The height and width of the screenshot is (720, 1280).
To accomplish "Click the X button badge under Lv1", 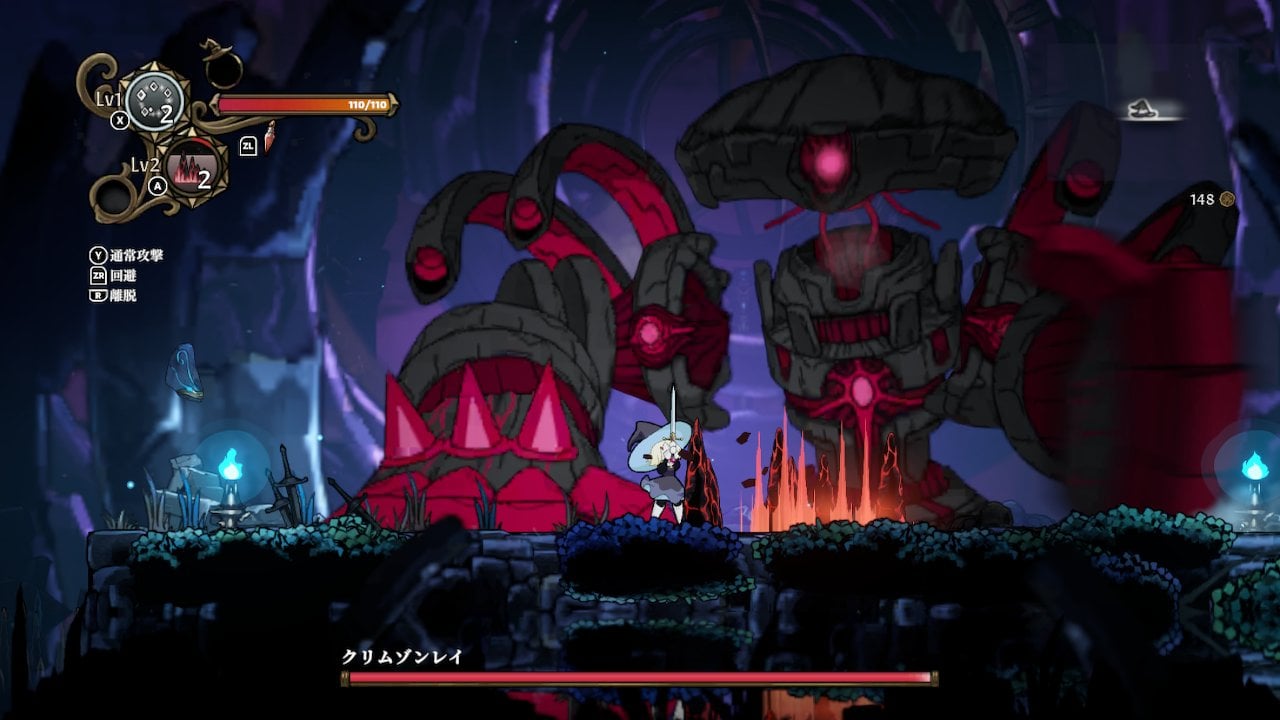I will (118, 120).
